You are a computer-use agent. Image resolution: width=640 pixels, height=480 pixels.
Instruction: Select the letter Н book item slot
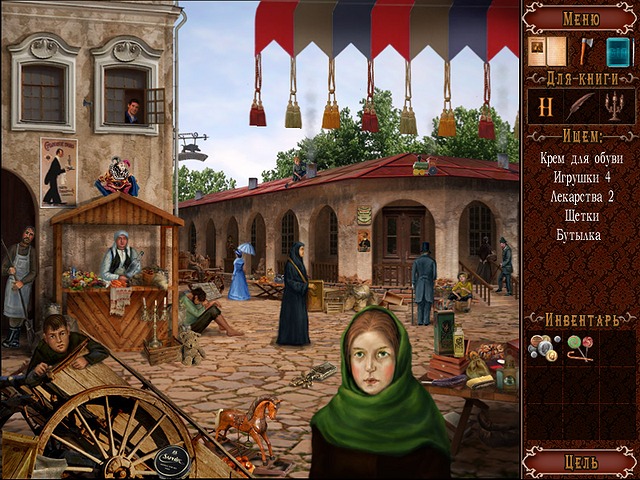tap(545, 107)
